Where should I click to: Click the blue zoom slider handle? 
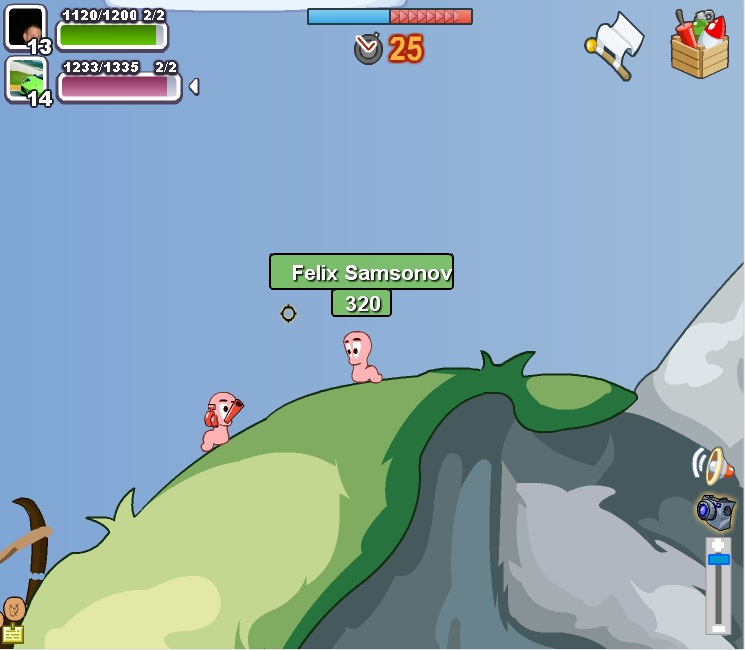718,560
